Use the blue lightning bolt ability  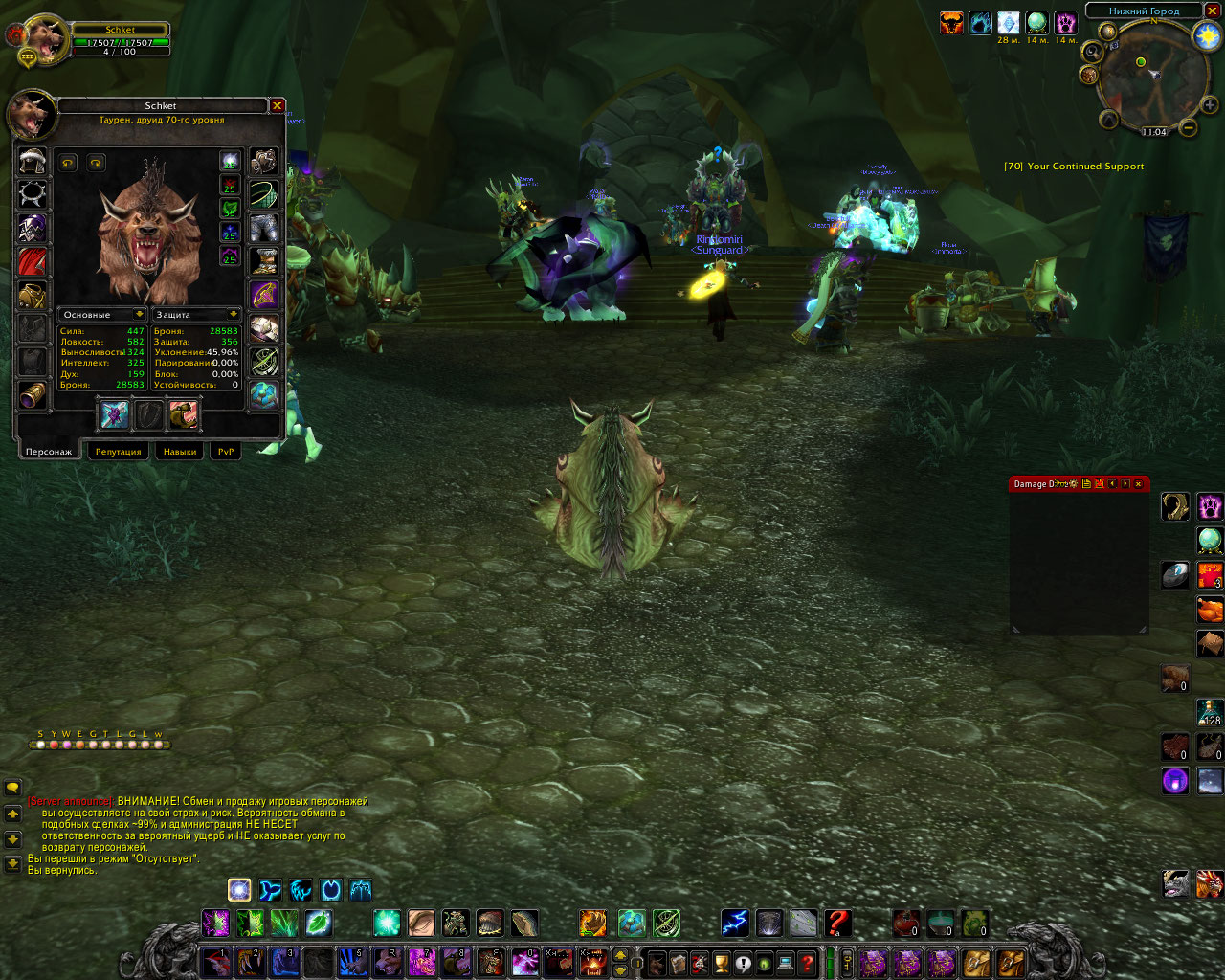click(735, 923)
